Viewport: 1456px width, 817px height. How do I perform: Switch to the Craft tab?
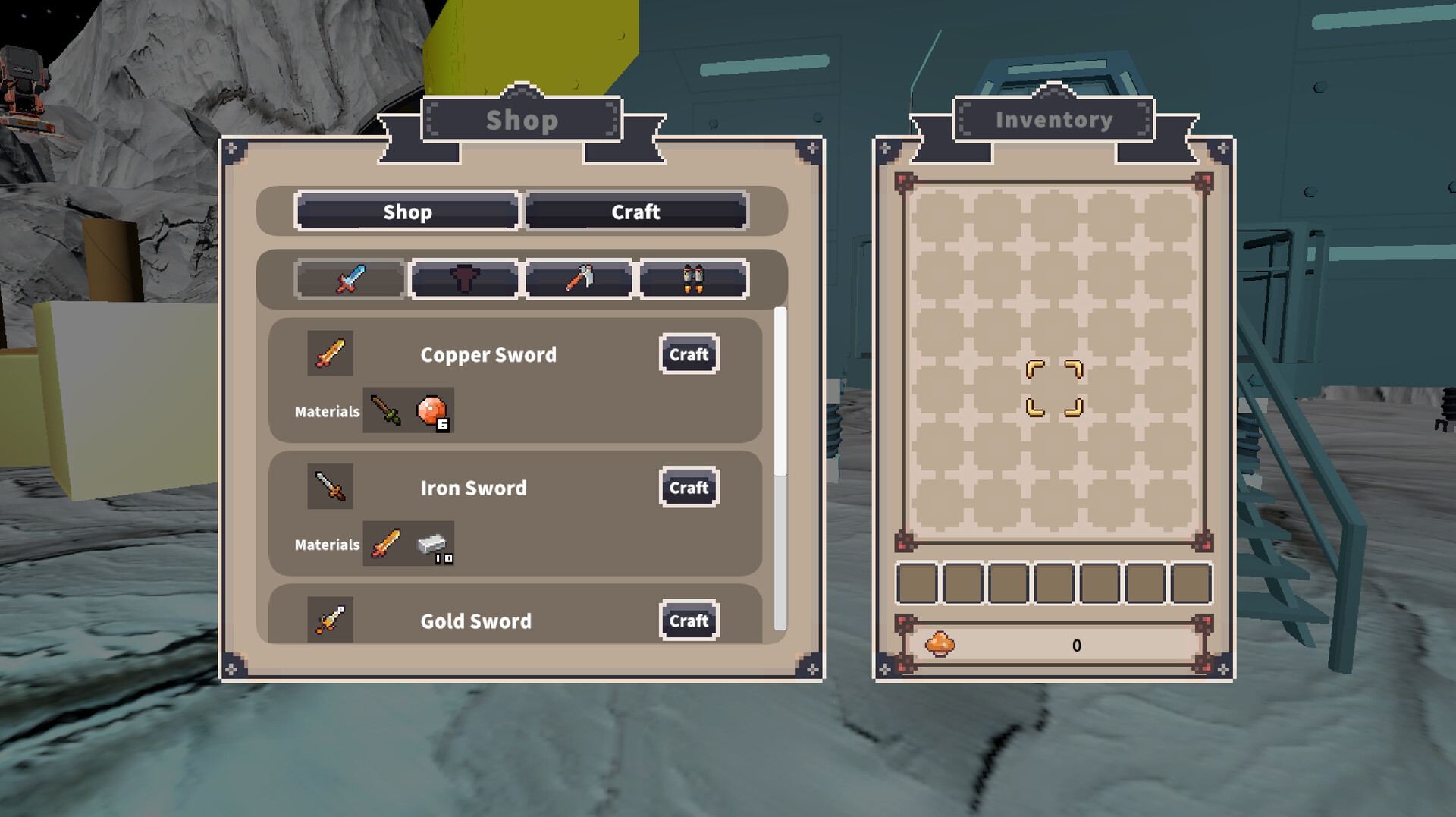point(635,212)
